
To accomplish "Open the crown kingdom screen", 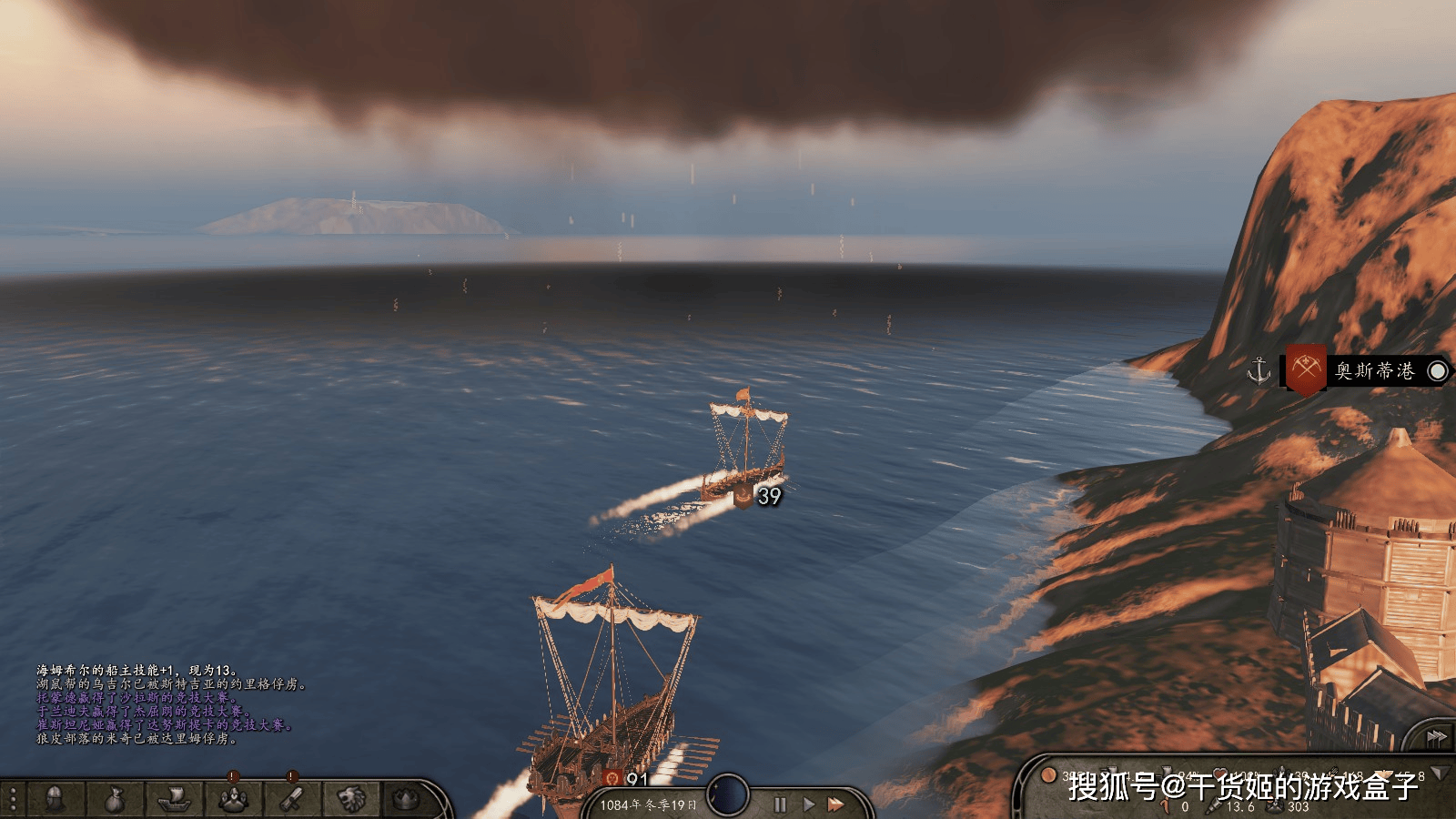I will point(406,800).
